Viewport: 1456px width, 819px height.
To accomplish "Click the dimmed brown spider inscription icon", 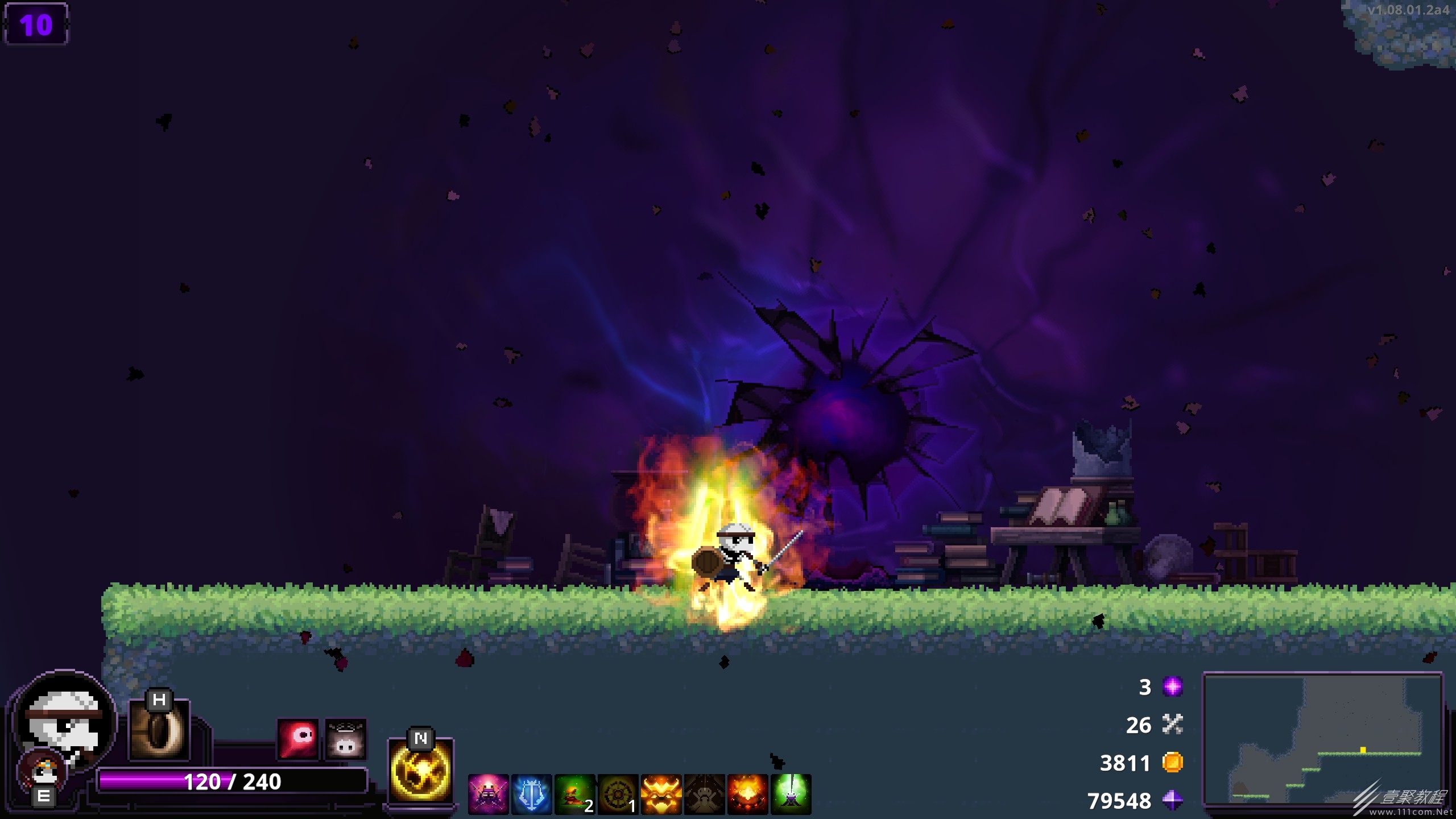I will pos(704,794).
